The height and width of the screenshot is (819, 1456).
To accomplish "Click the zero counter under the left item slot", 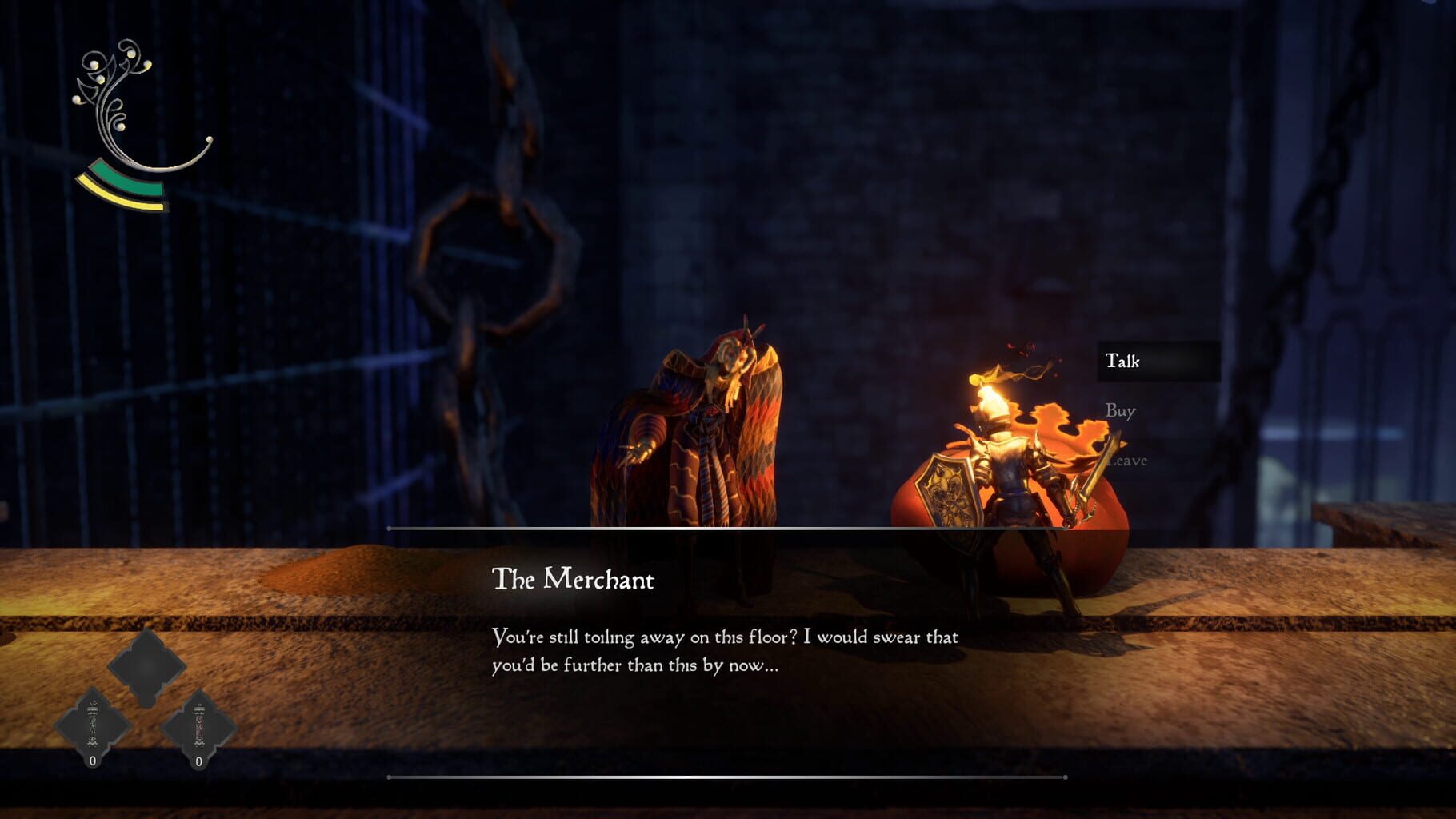I will (x=93, y=762).
